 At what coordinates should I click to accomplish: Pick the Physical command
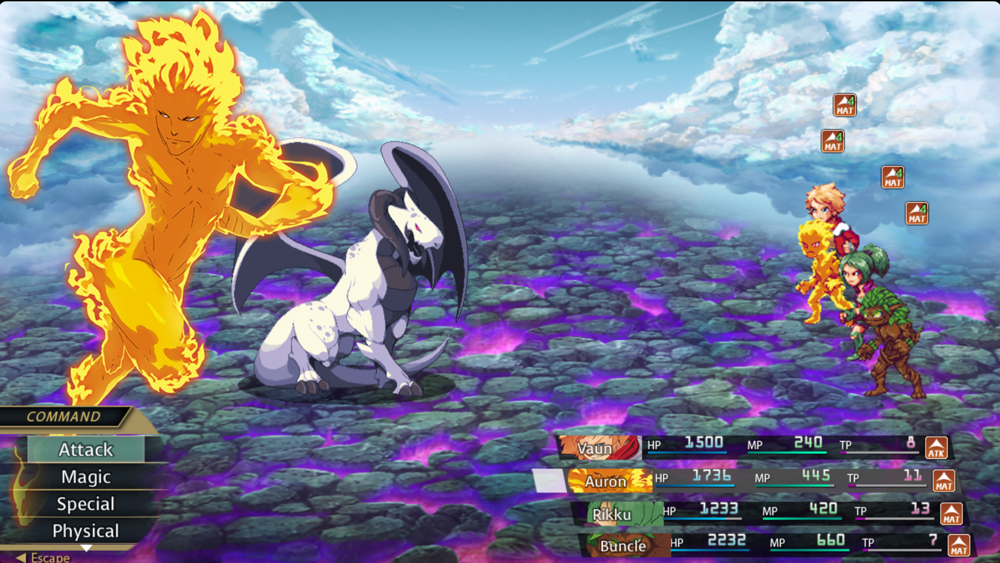(86, 531)
